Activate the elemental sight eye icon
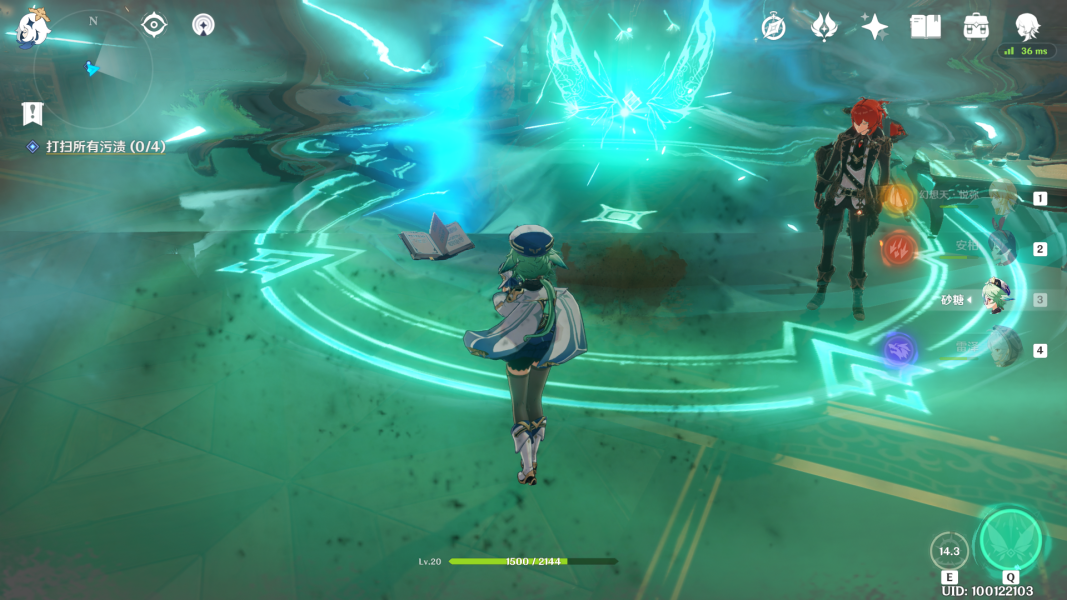The height and width of the screenshot is (600, 1067). point(154,25)
